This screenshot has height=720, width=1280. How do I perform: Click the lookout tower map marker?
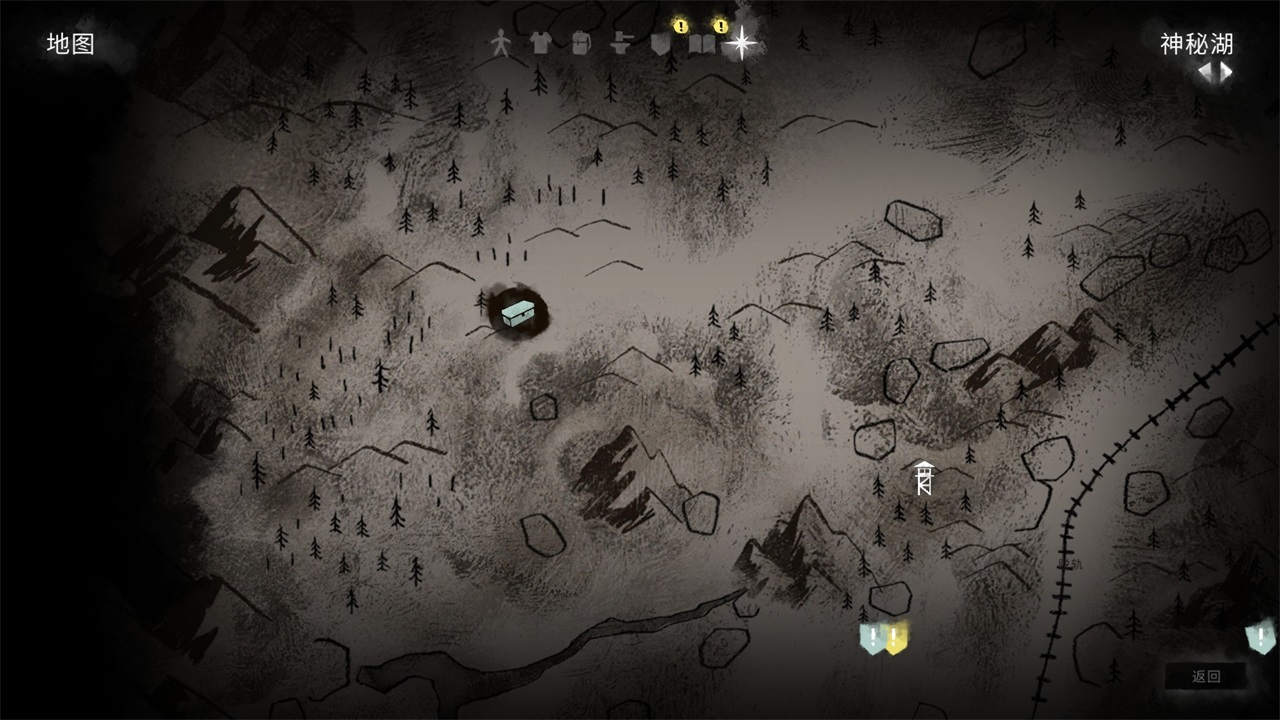(924, 478)
